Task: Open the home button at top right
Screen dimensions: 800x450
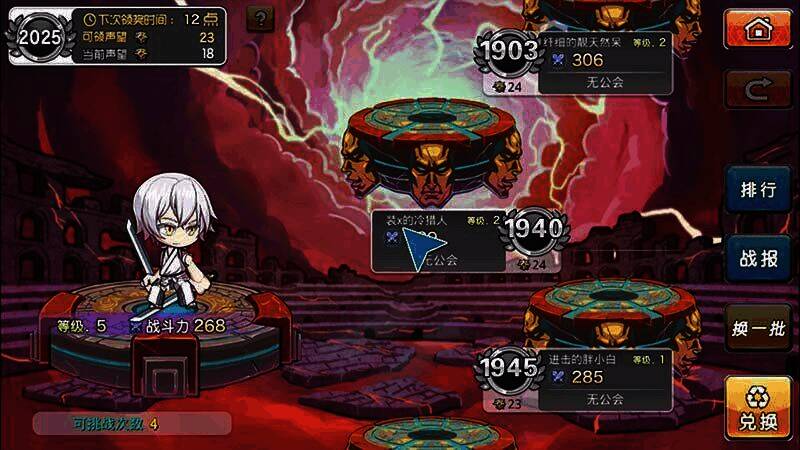Action: (758, 30)
